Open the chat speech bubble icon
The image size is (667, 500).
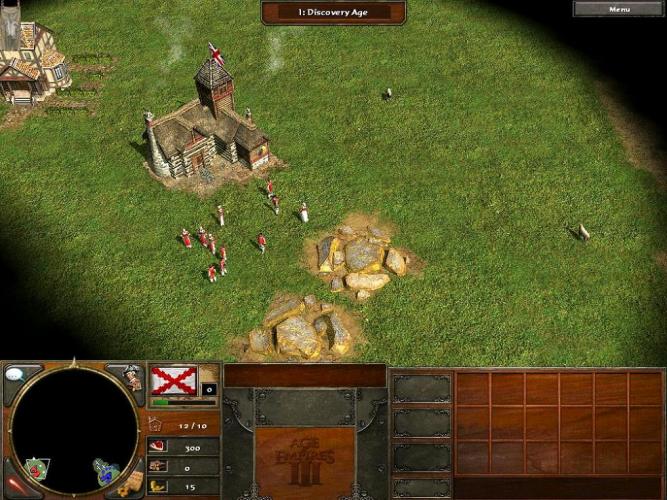point(17,375)
